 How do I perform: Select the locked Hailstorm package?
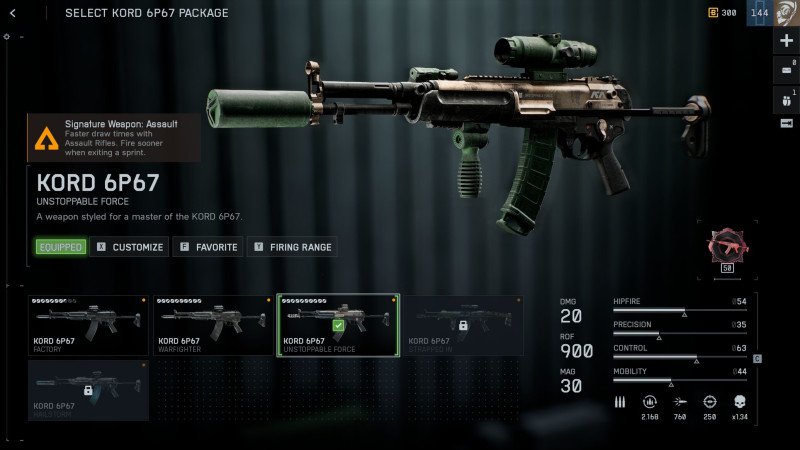[x=88, y=390]
